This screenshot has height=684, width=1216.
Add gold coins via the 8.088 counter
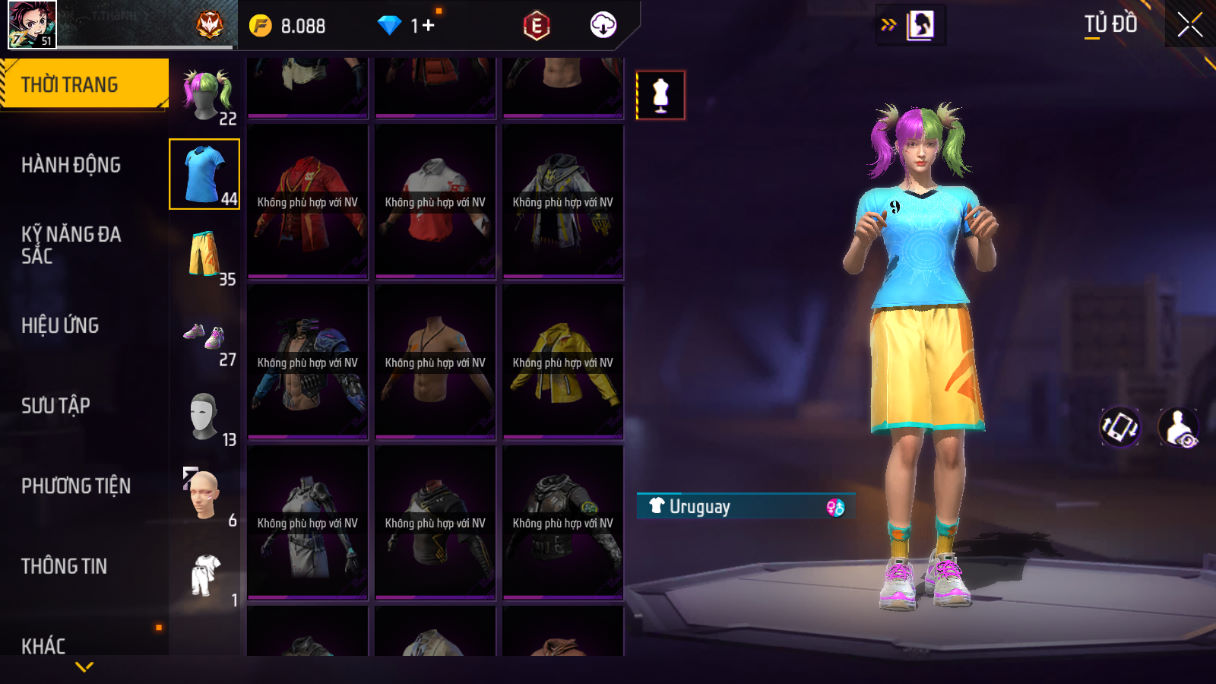288,26
